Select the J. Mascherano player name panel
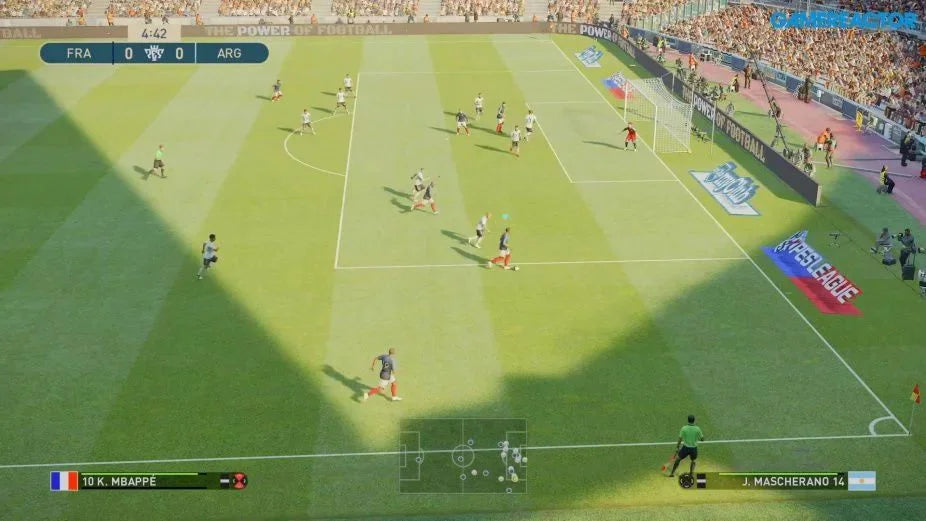This screenshot has height=521, width=926. coord(785,481)
